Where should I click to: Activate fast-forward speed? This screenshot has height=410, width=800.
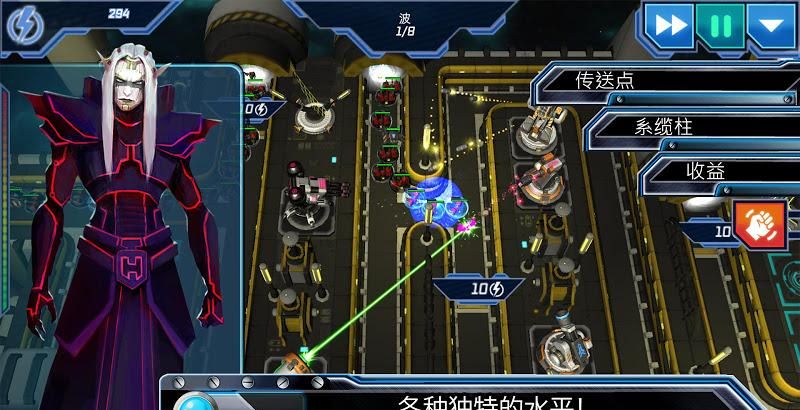point(667,25)
